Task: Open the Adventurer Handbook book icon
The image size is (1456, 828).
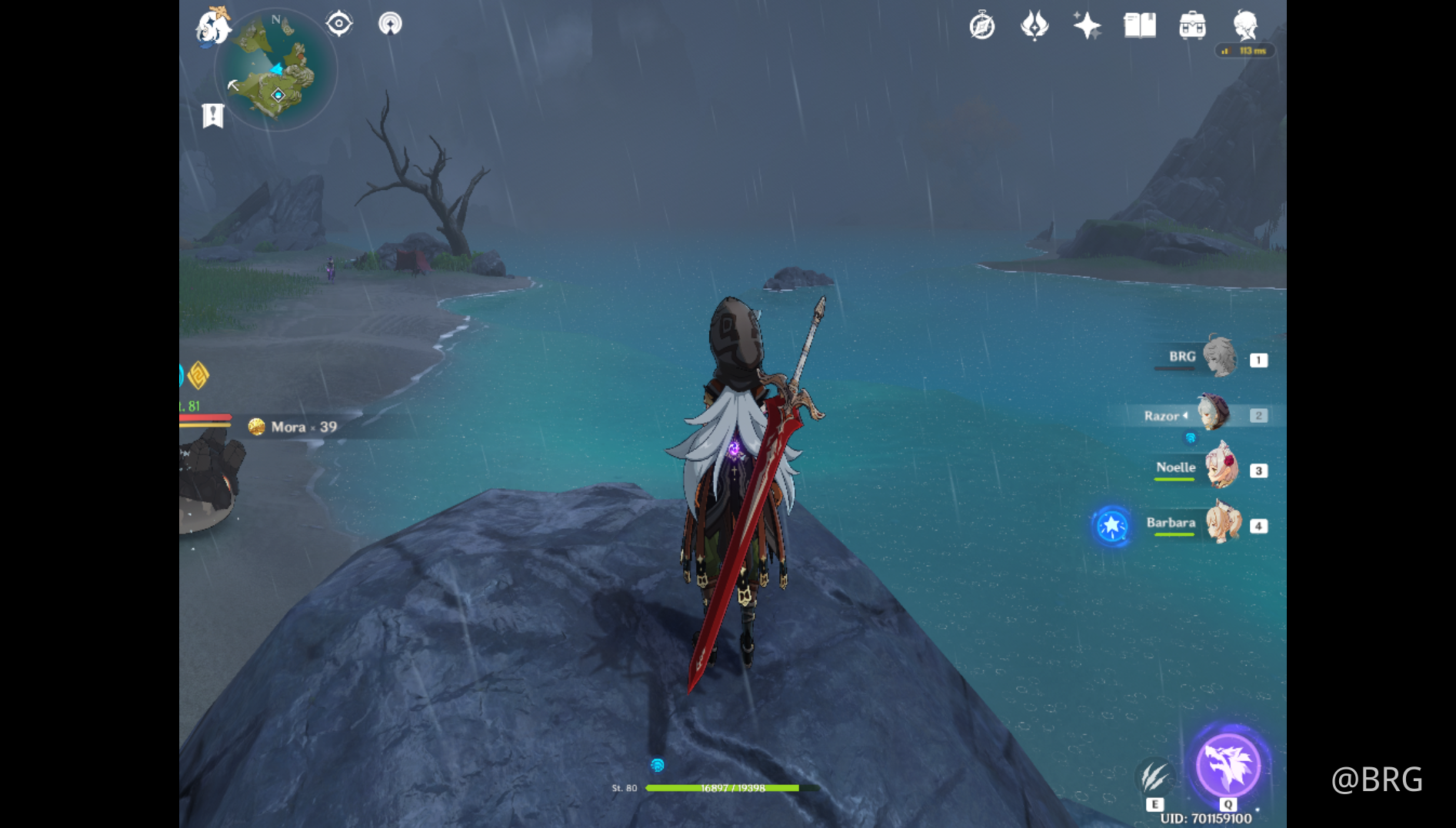Action: click(1139, 25)
